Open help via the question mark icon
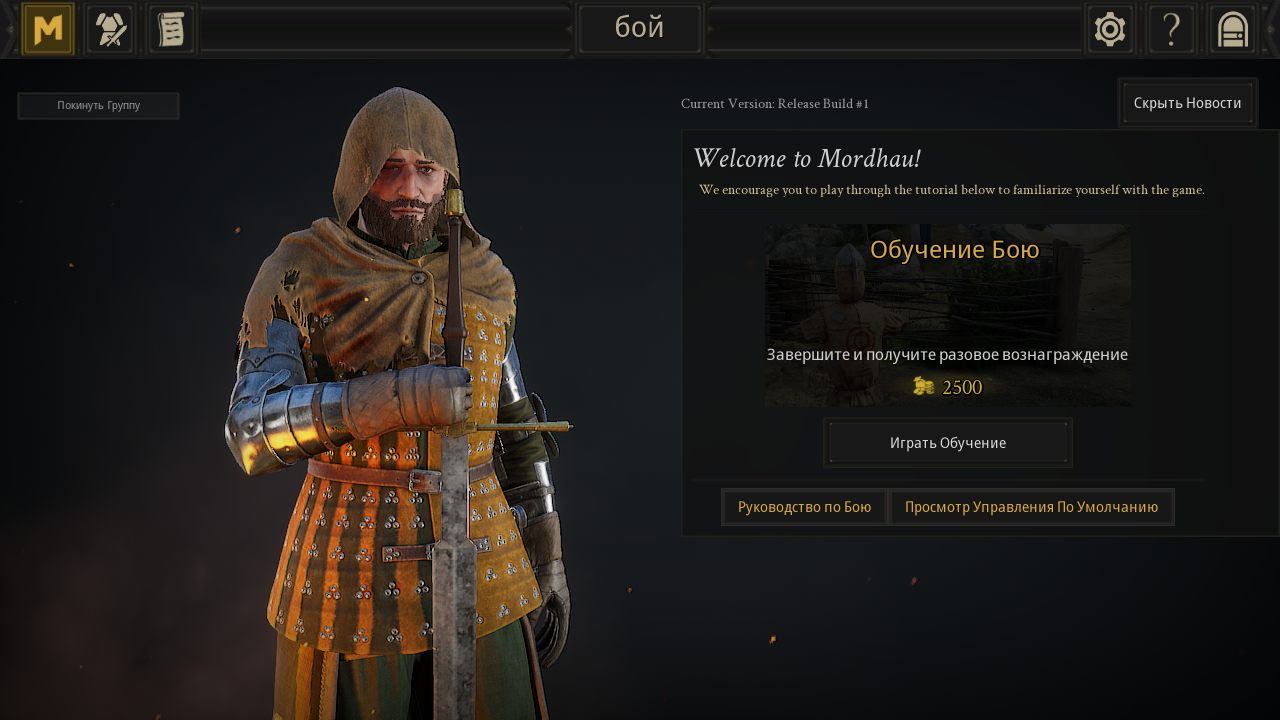The image size is (1280, 720). tap(1171, 28)
